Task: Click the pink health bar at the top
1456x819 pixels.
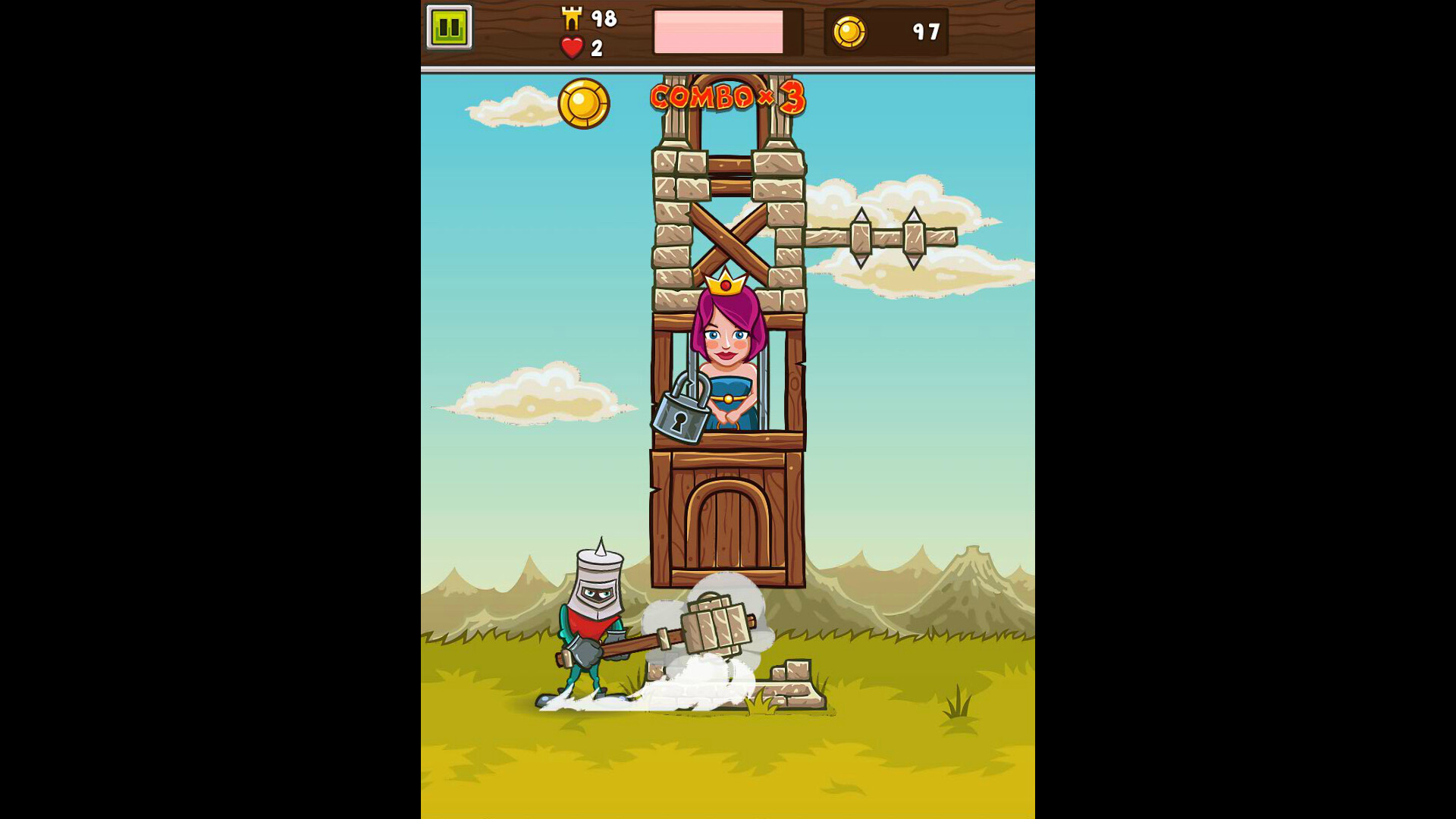Action: point(719,33)
